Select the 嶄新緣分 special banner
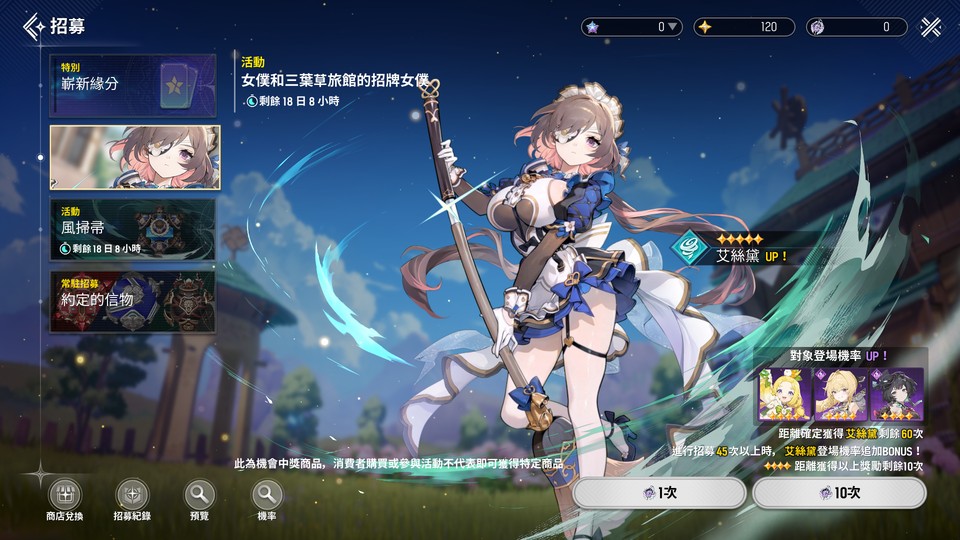960x540 pixels. click(x=133, y=85)
